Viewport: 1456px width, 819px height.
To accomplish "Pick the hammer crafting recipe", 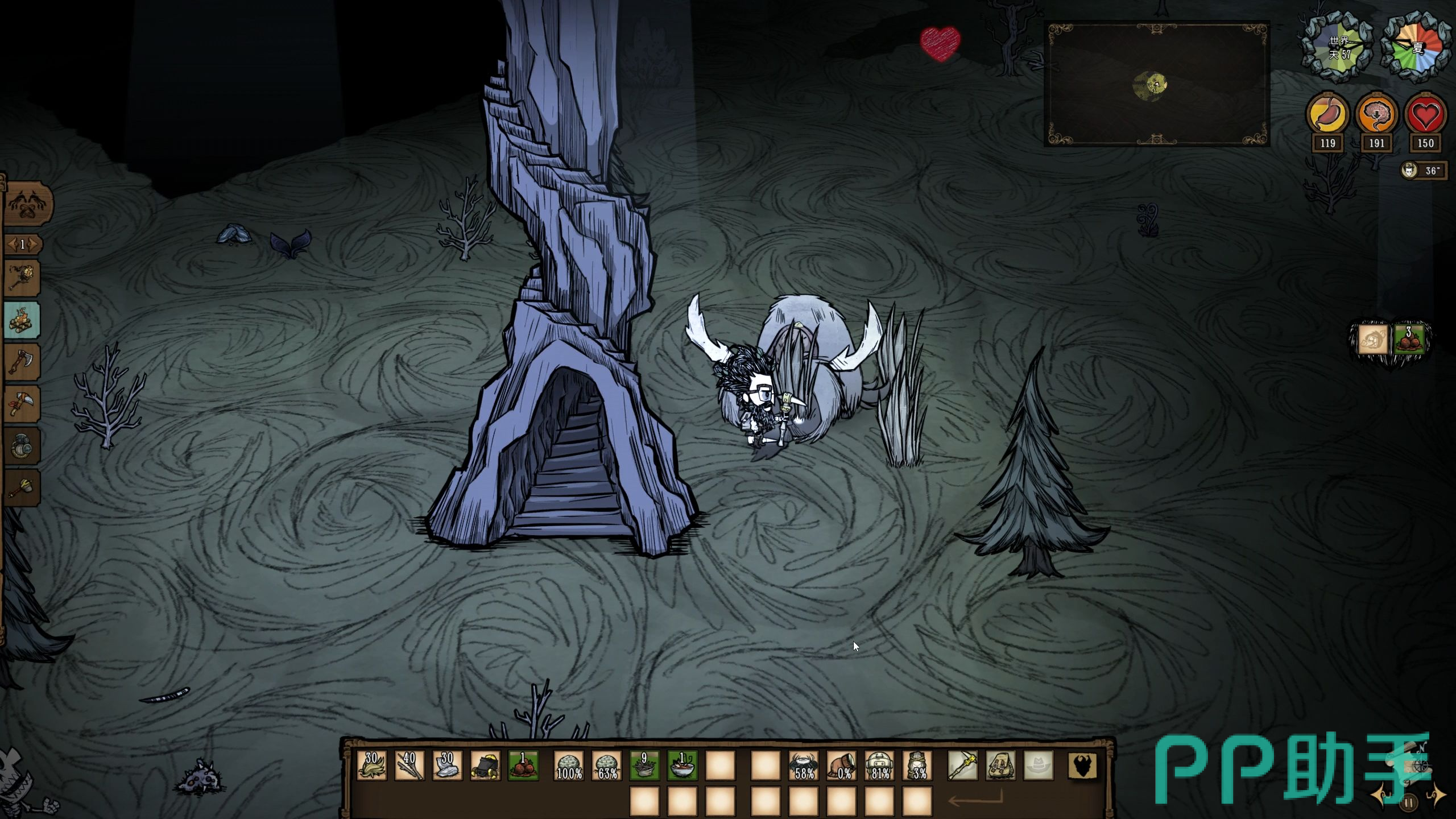I will [22, 488].
